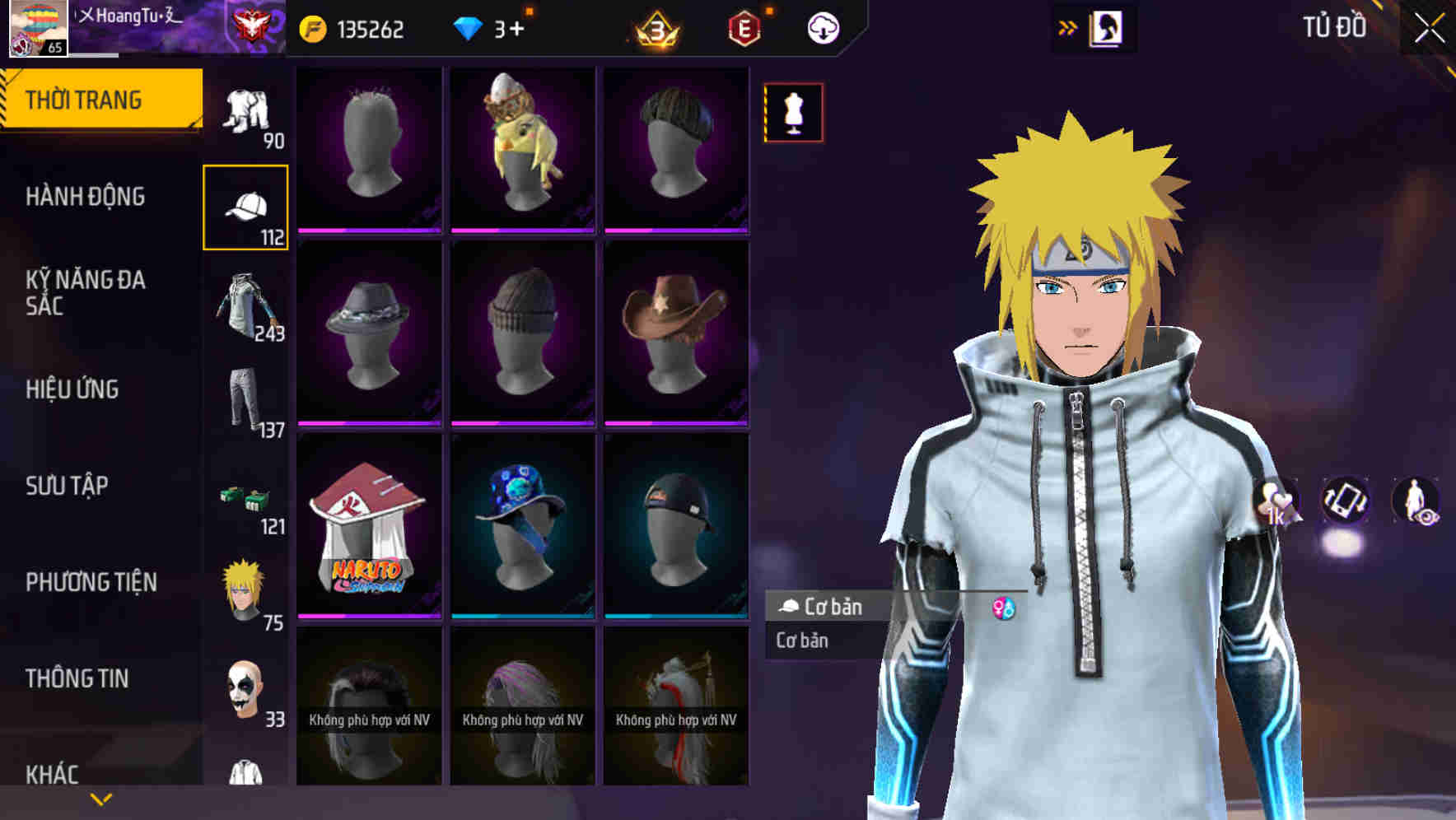This screenshot has height=820, width=1456.
Task: Select the mannequin try-on icon
Action: (x=792, y=115)
